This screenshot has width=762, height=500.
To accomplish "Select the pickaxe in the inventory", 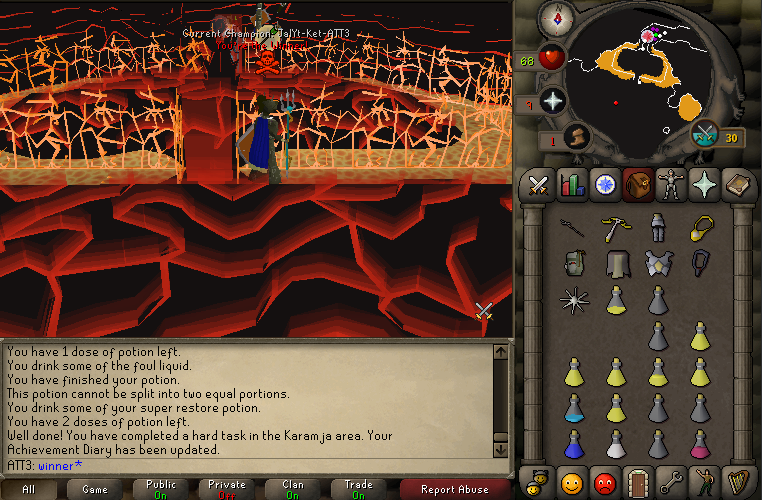I will click(615, 229).
